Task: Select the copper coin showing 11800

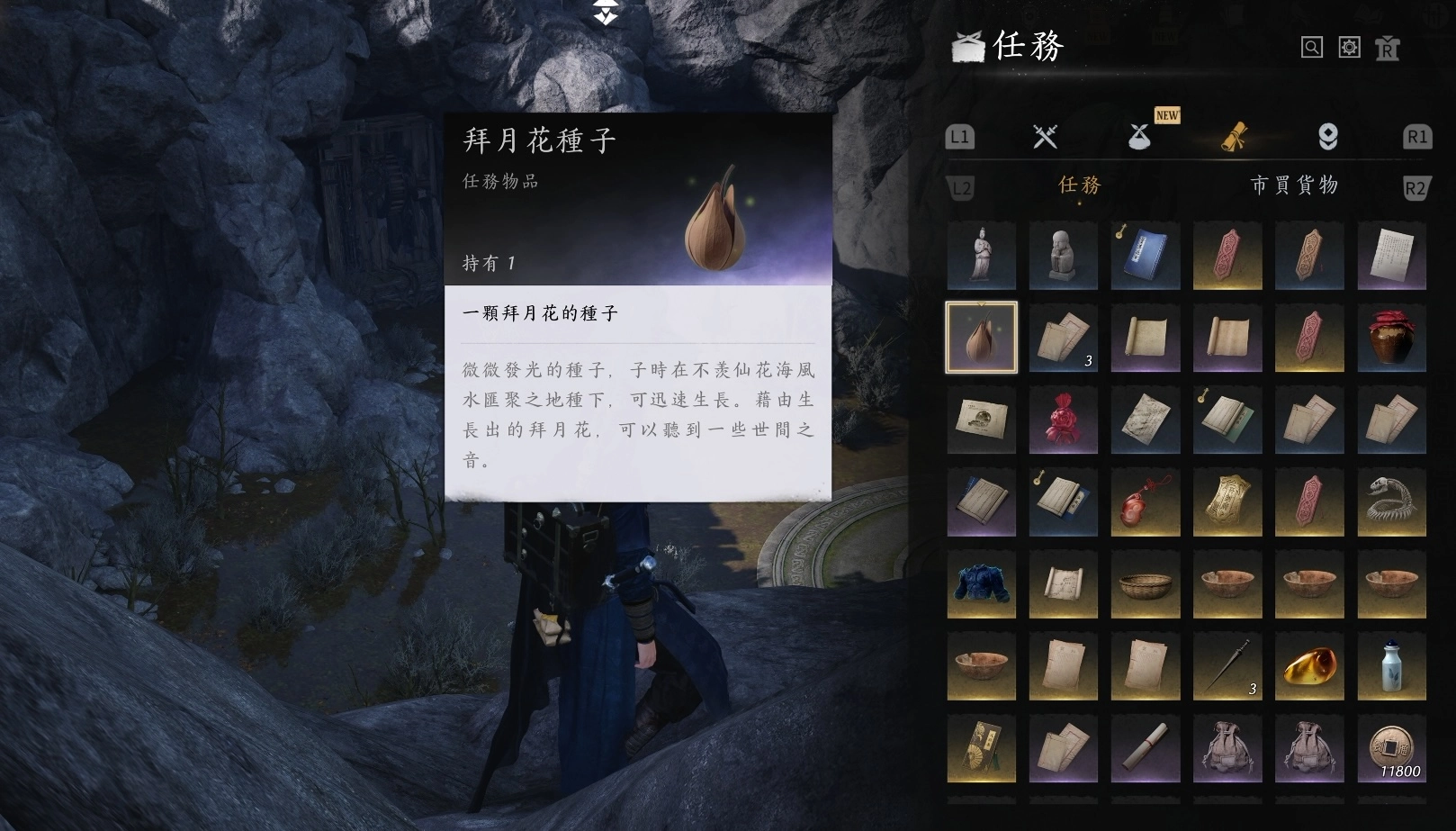Action: pyautogui.click(x=1390, y=748)
